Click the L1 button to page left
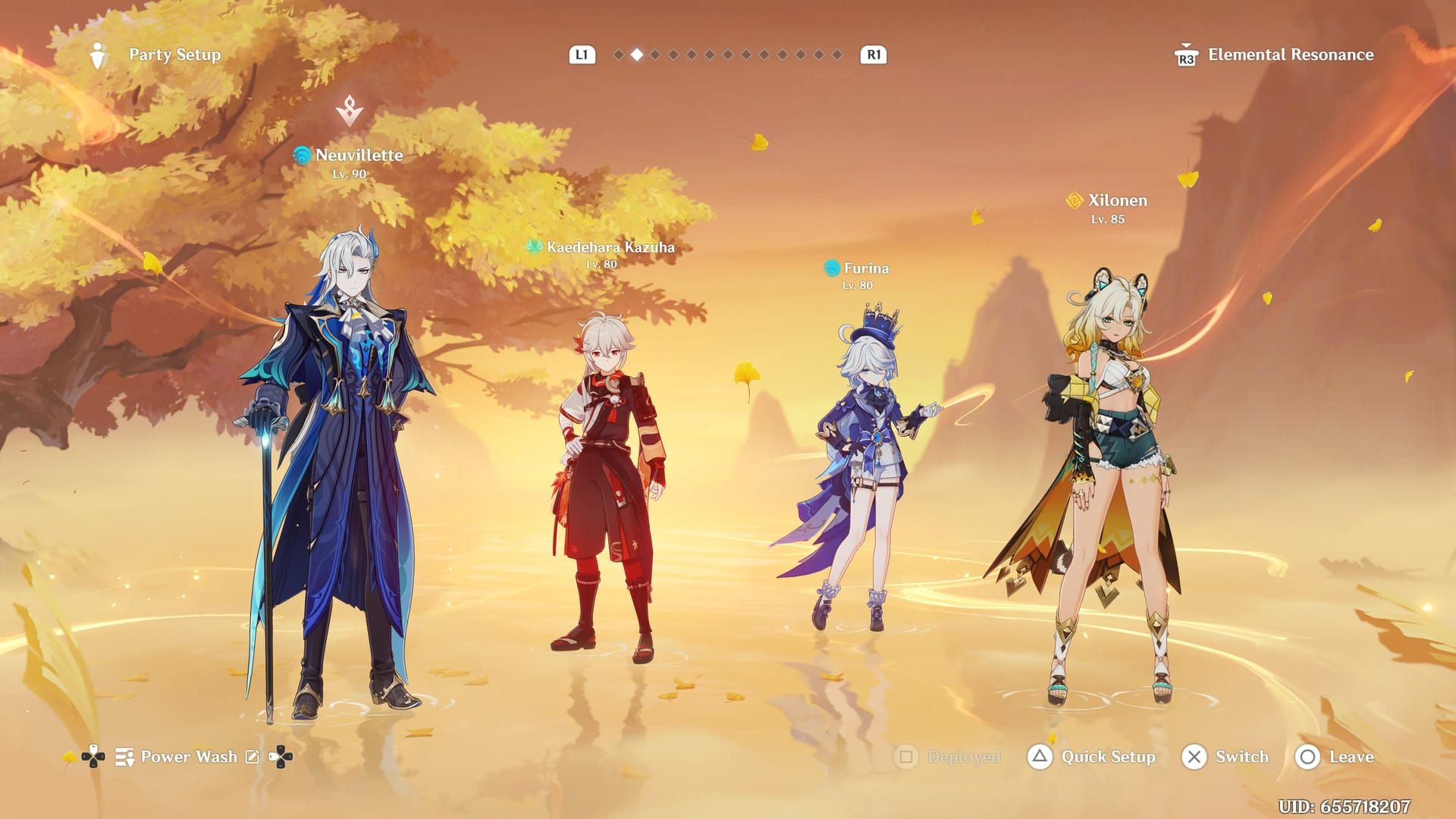Image resolution: width=1456 pixels, height=819 pixels. (583, 55)
